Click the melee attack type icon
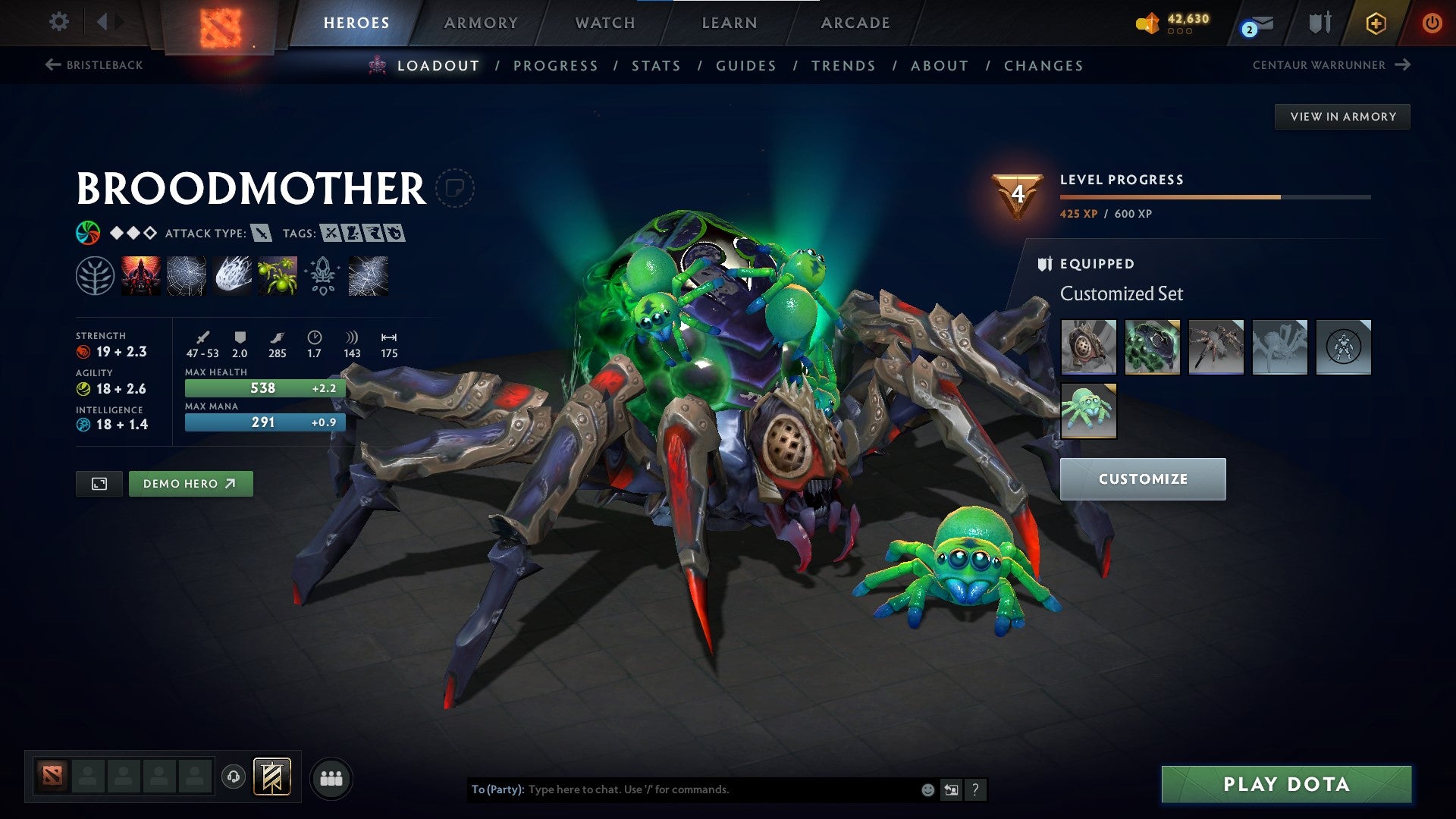This screenshot has width=1456, height=819. click(261, 233)
